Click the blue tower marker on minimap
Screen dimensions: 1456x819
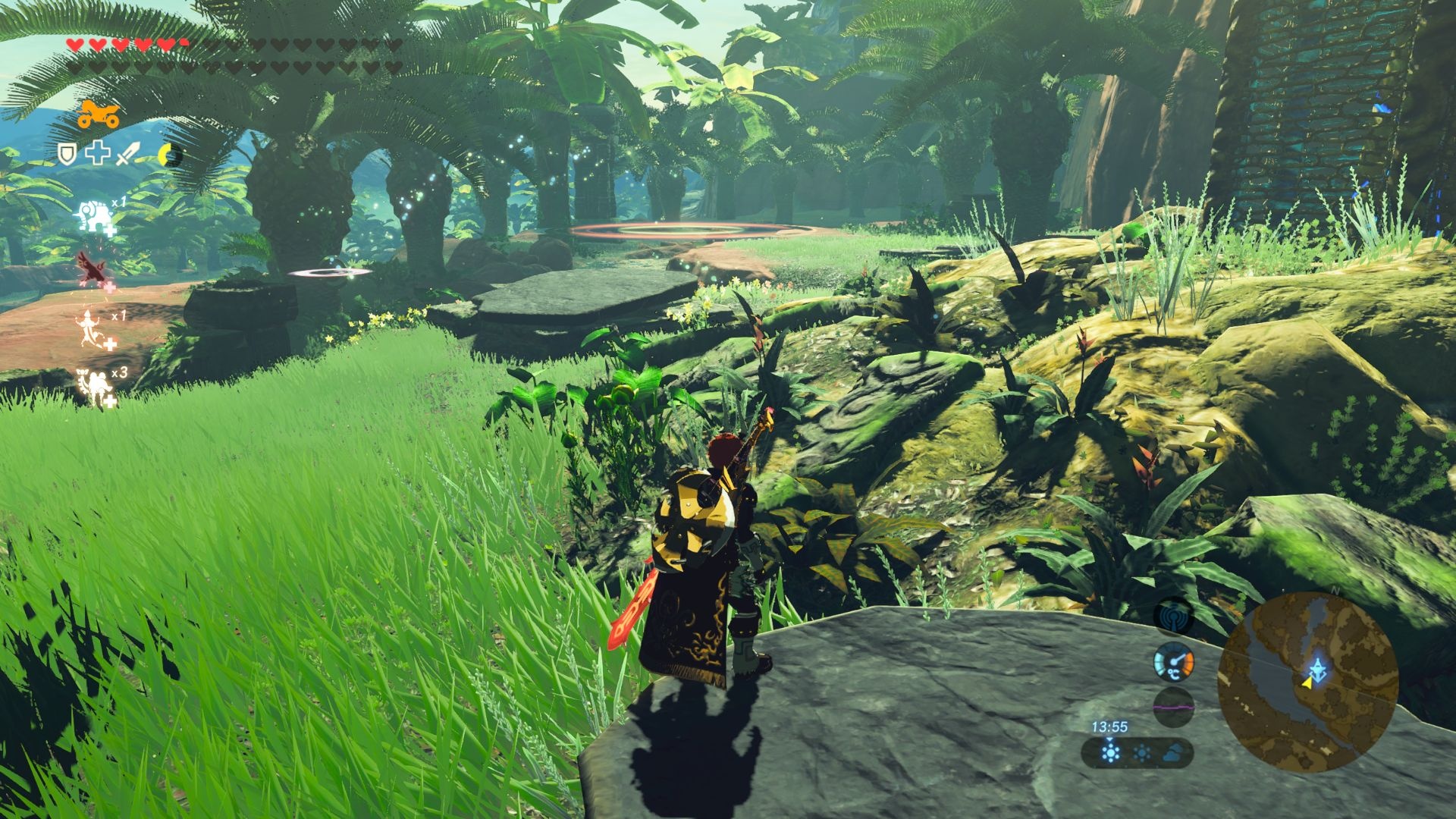1320,667
